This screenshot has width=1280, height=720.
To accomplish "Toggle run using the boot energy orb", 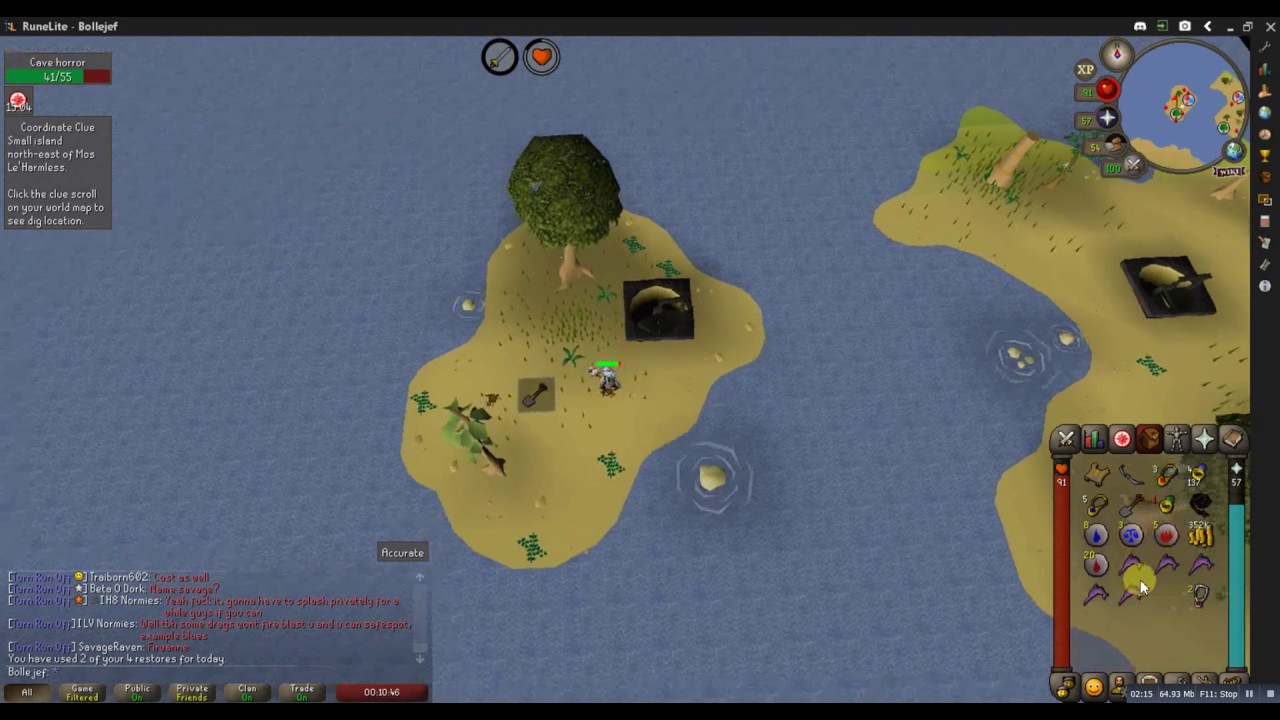I will pyautogui.click(x=1116, y=146).
